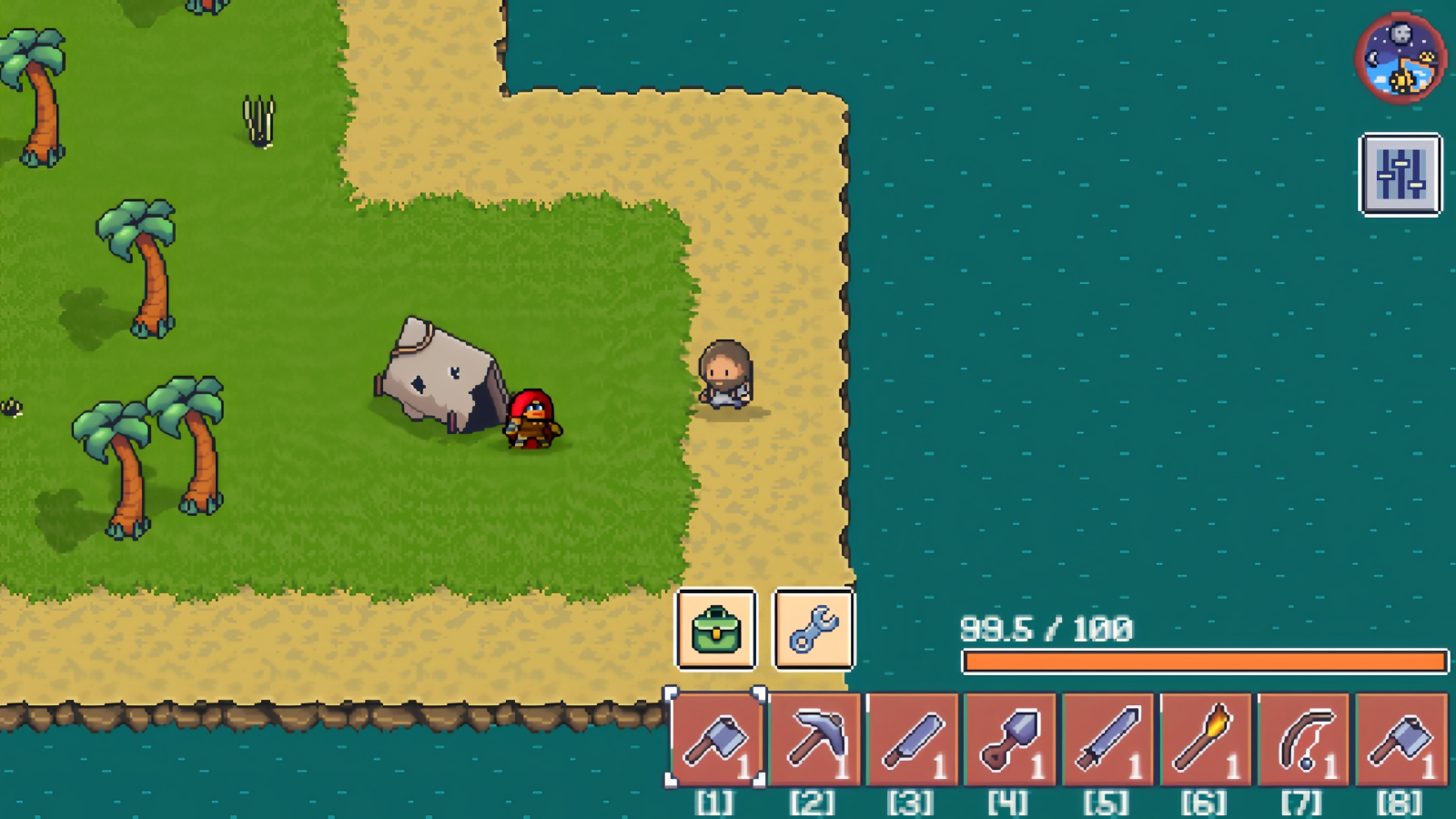Talk to the bearded NPC on the sand
1456x819 pixels.
[723, 378]
